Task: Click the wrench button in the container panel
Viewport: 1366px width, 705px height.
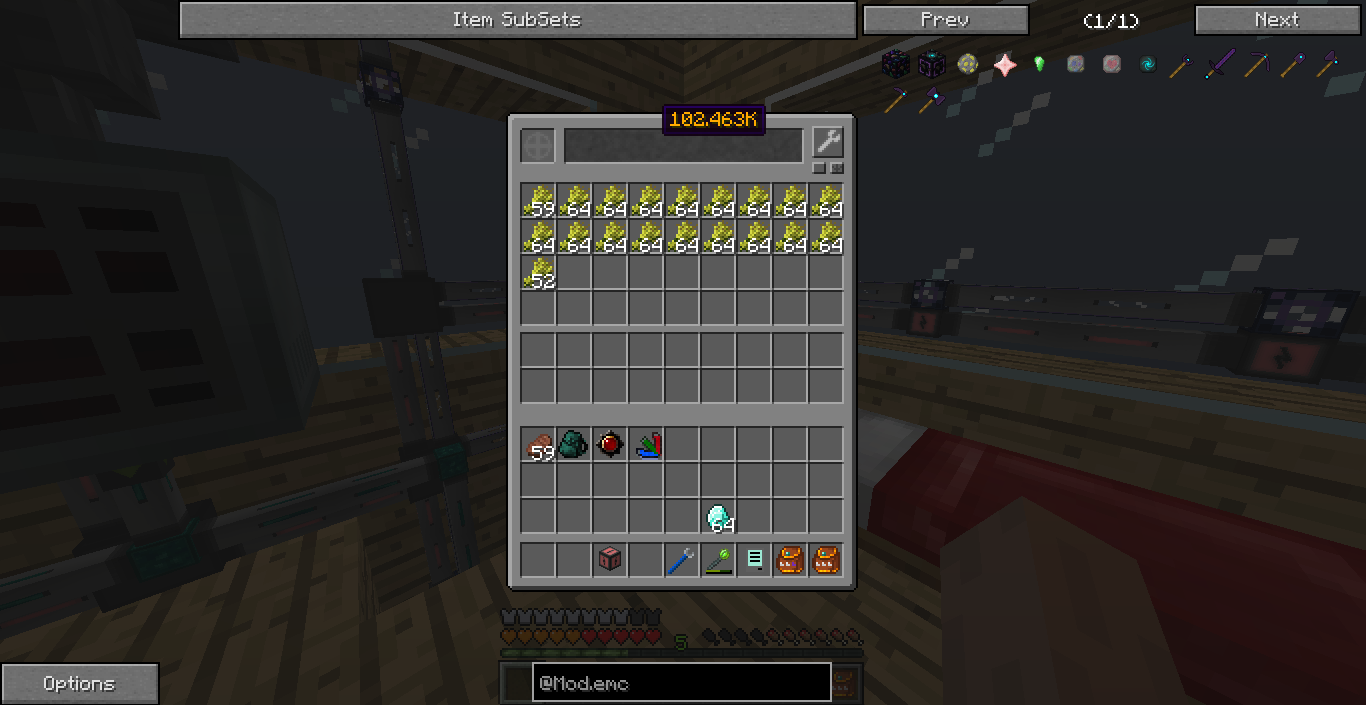Action: point(828,142)
